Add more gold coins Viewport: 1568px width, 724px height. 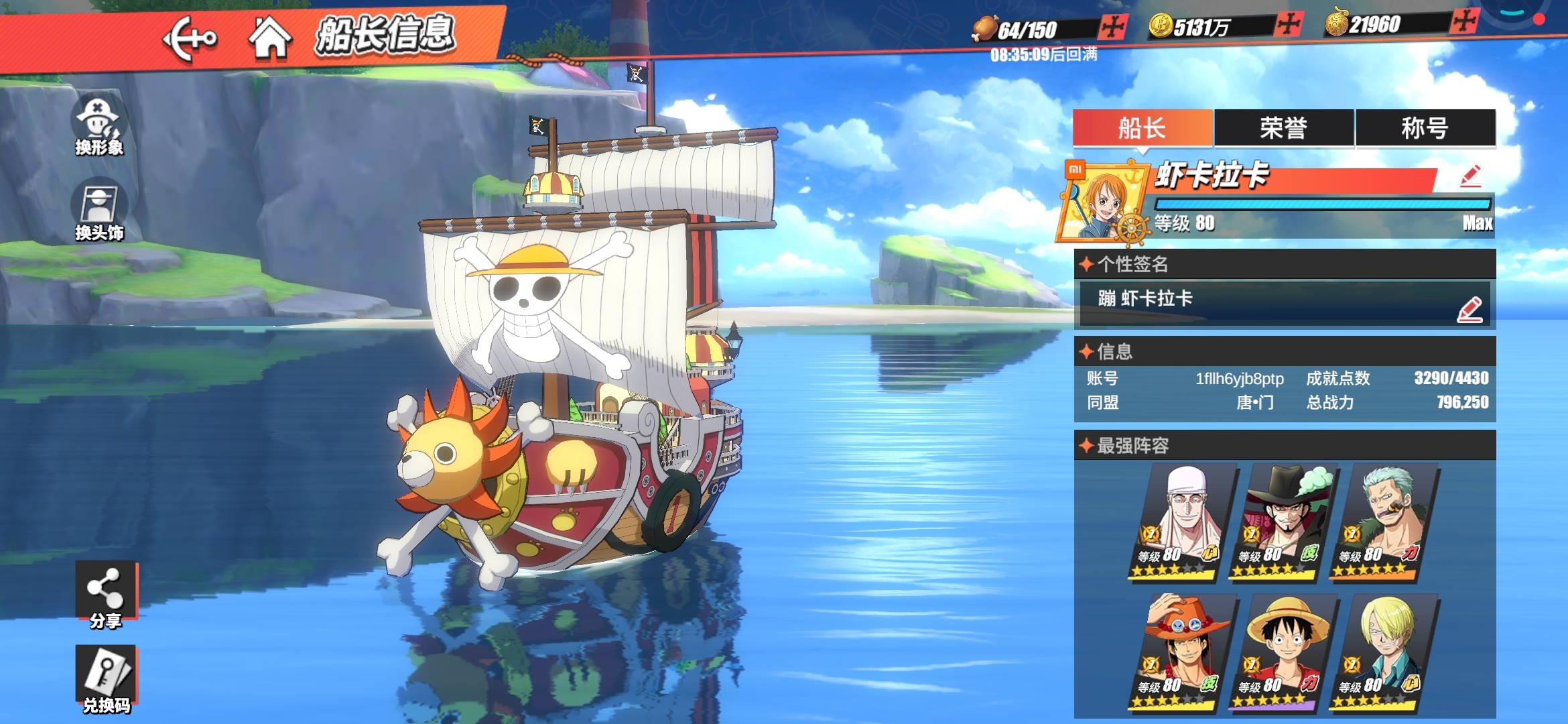point(1288,25)
